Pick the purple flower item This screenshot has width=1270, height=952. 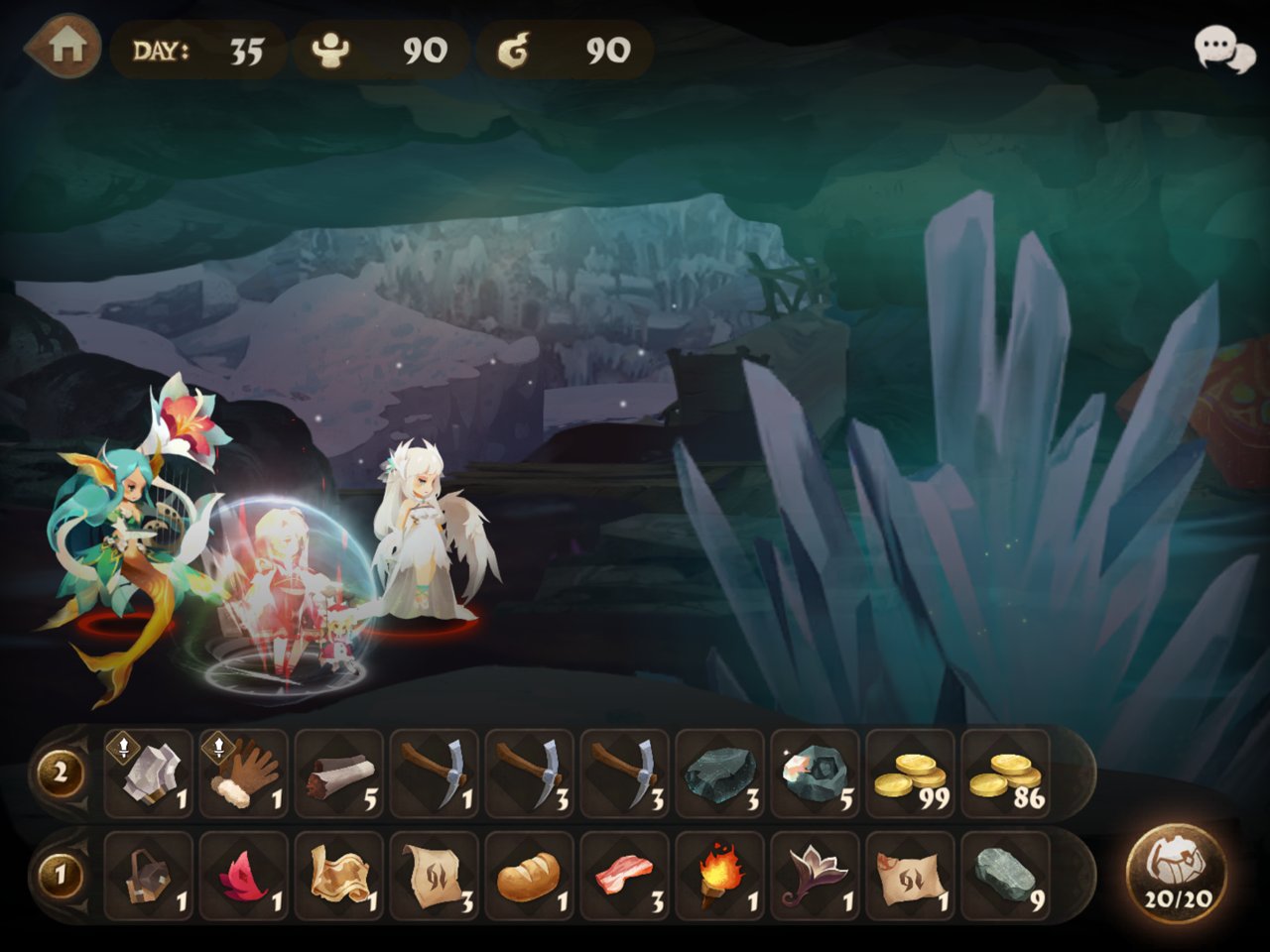[816, 877]
